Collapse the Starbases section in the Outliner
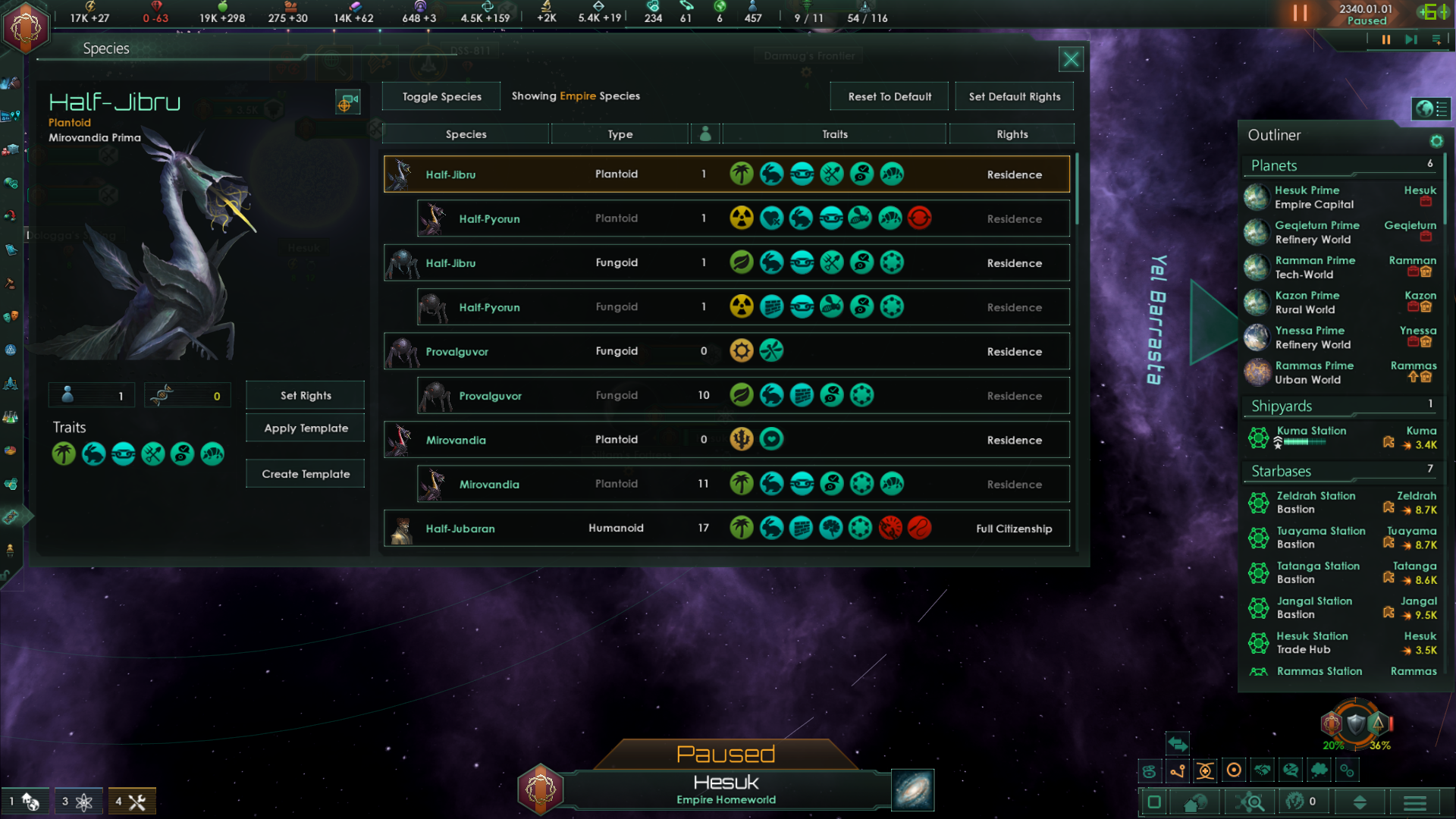Viewport: 1456px width, 819px height. point(1338,471)
